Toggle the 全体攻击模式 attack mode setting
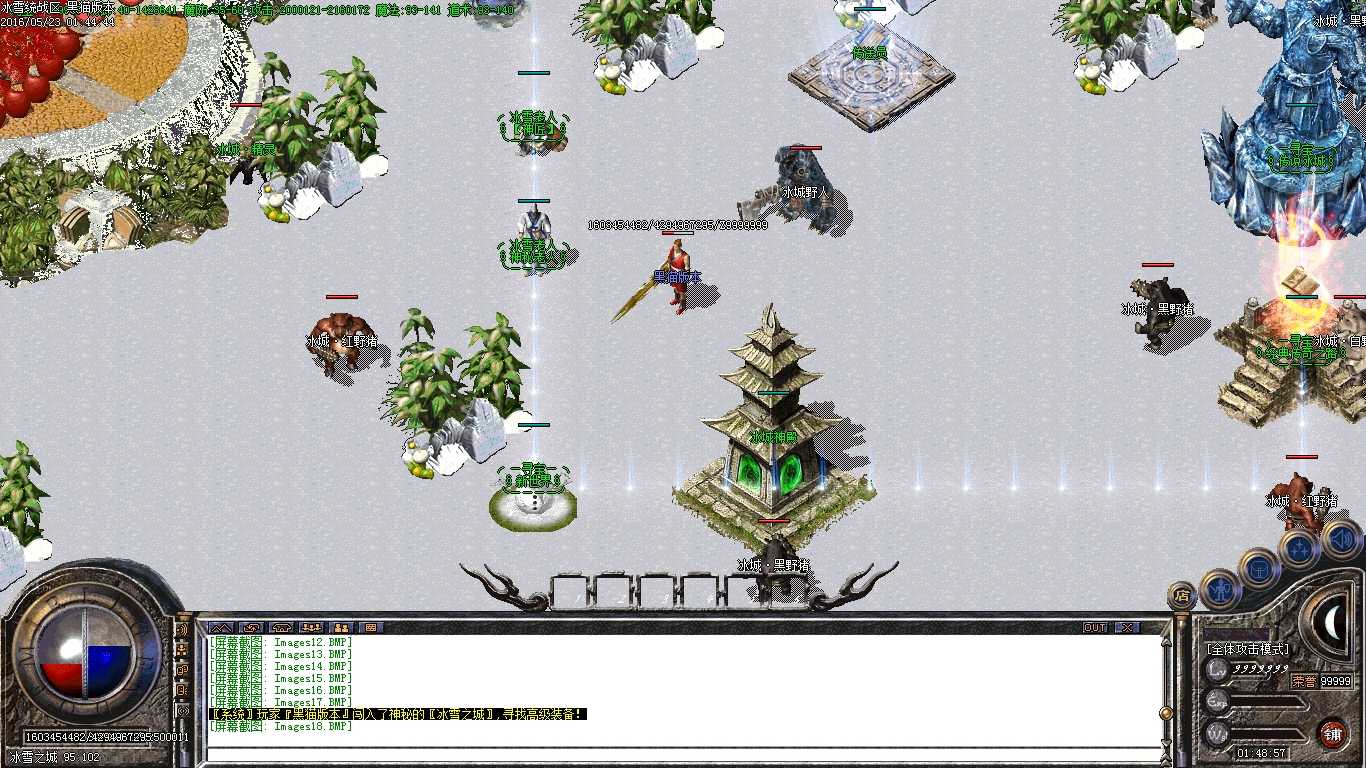1366x768 pixels. coord(1247,648)
